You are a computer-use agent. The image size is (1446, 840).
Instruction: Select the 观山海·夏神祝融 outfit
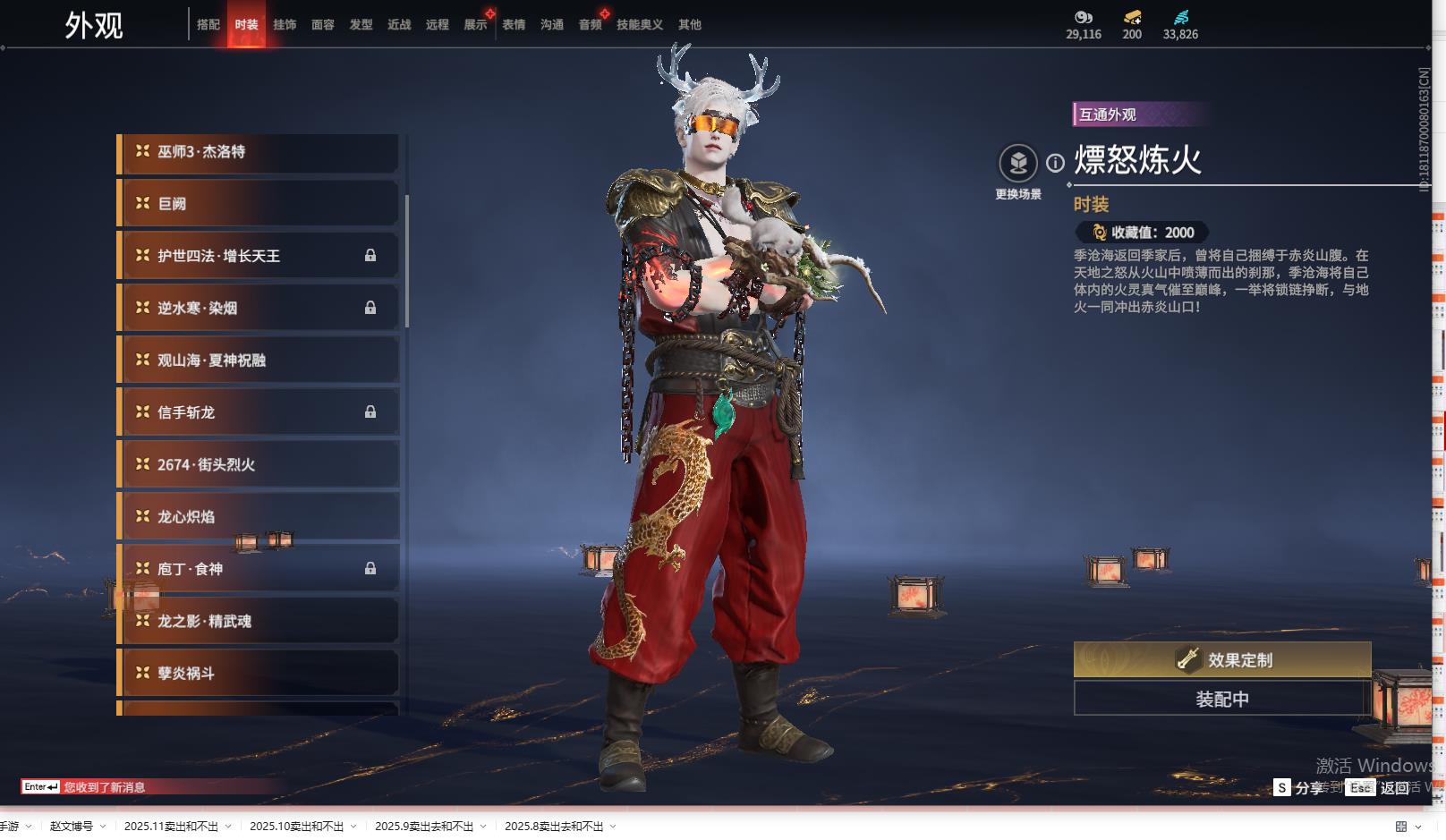[x=258, y=361]
